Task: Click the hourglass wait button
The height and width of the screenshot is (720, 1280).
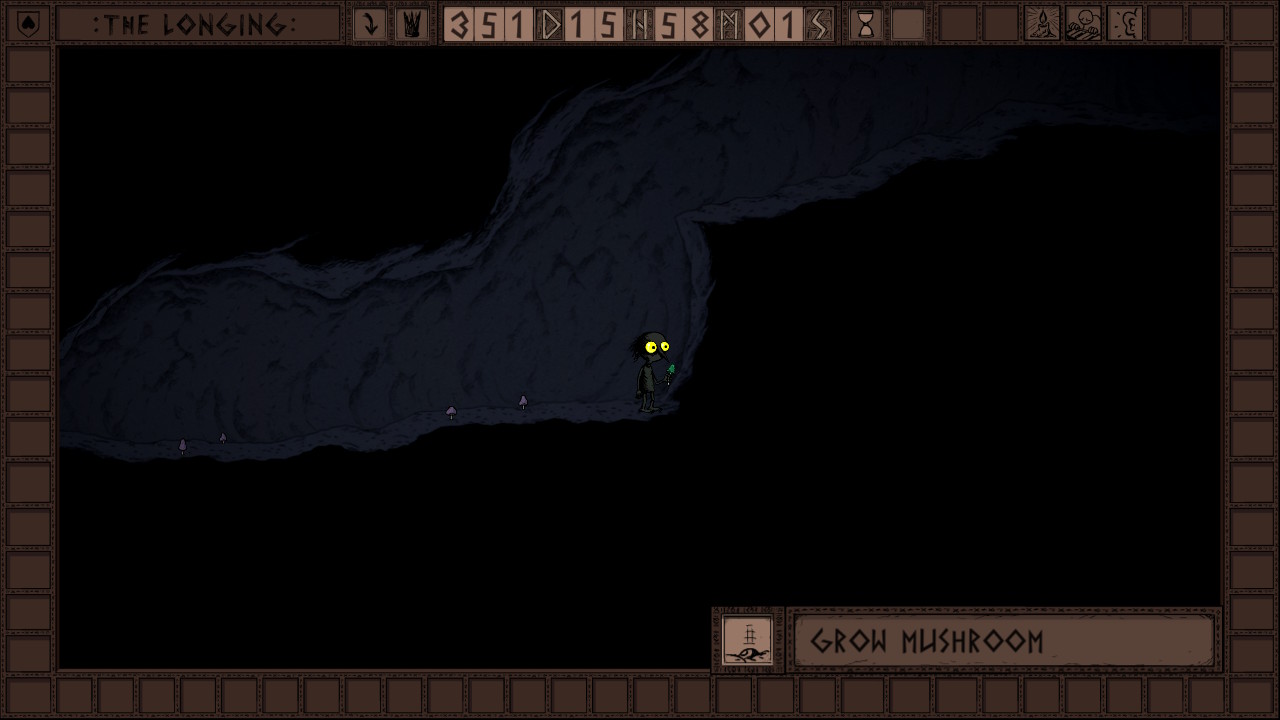Action: pos(866,24)
